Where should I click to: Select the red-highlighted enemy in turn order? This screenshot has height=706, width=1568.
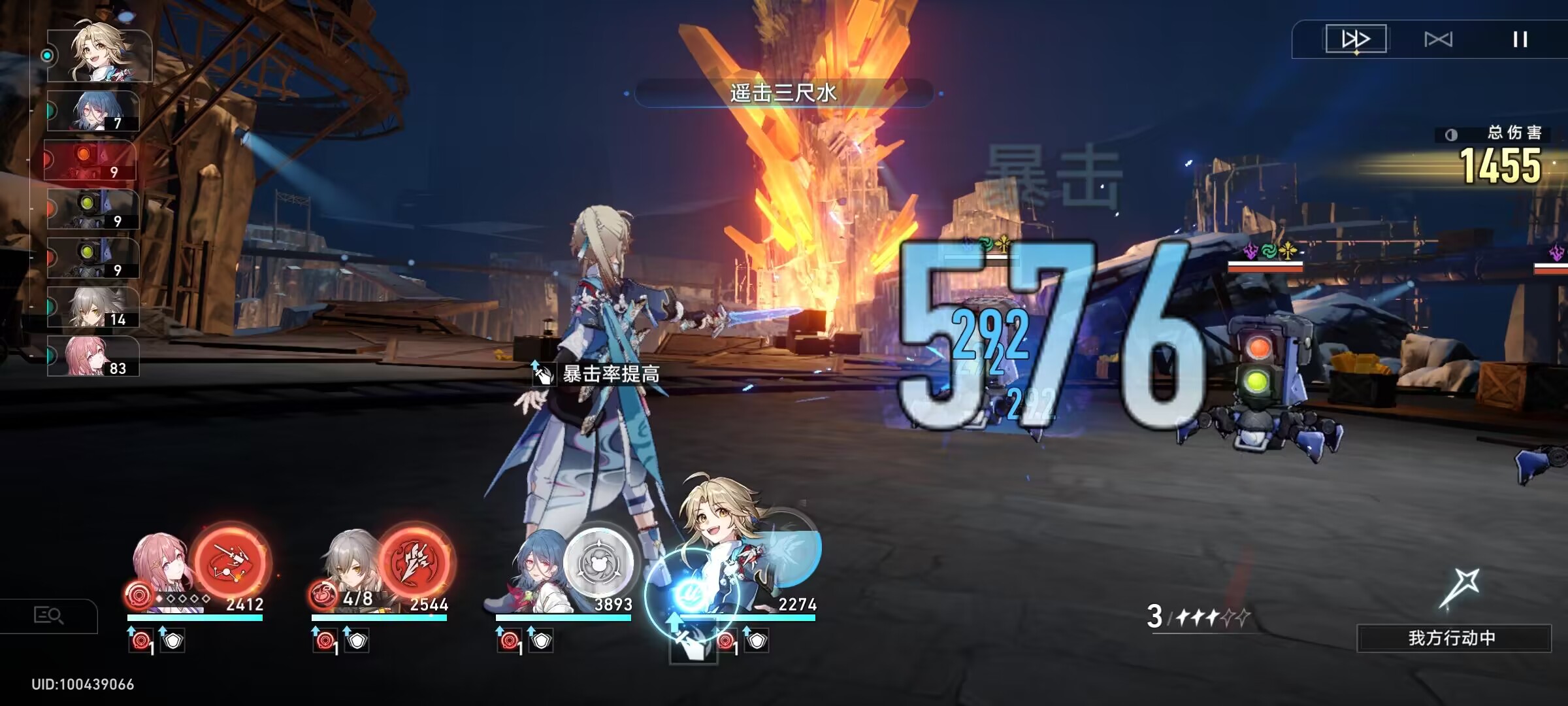(x=90, y=161)
